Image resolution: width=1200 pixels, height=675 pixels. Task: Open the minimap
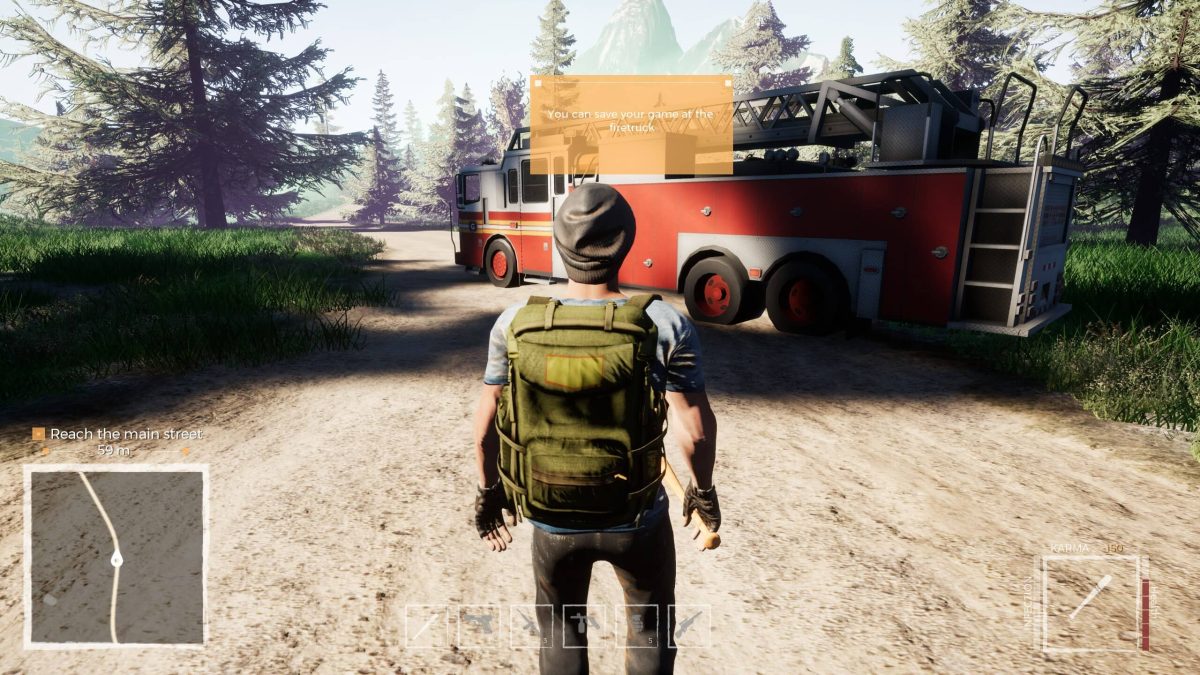[116, 557]
